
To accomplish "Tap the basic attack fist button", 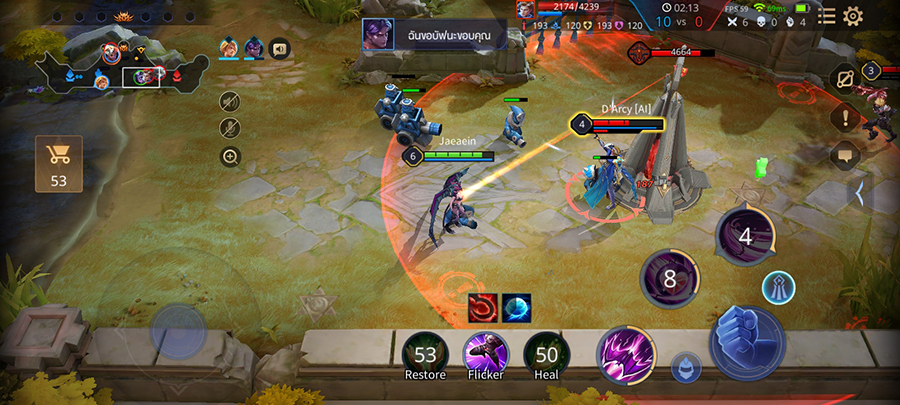I will pyautogui.click(x=746, y=340).
